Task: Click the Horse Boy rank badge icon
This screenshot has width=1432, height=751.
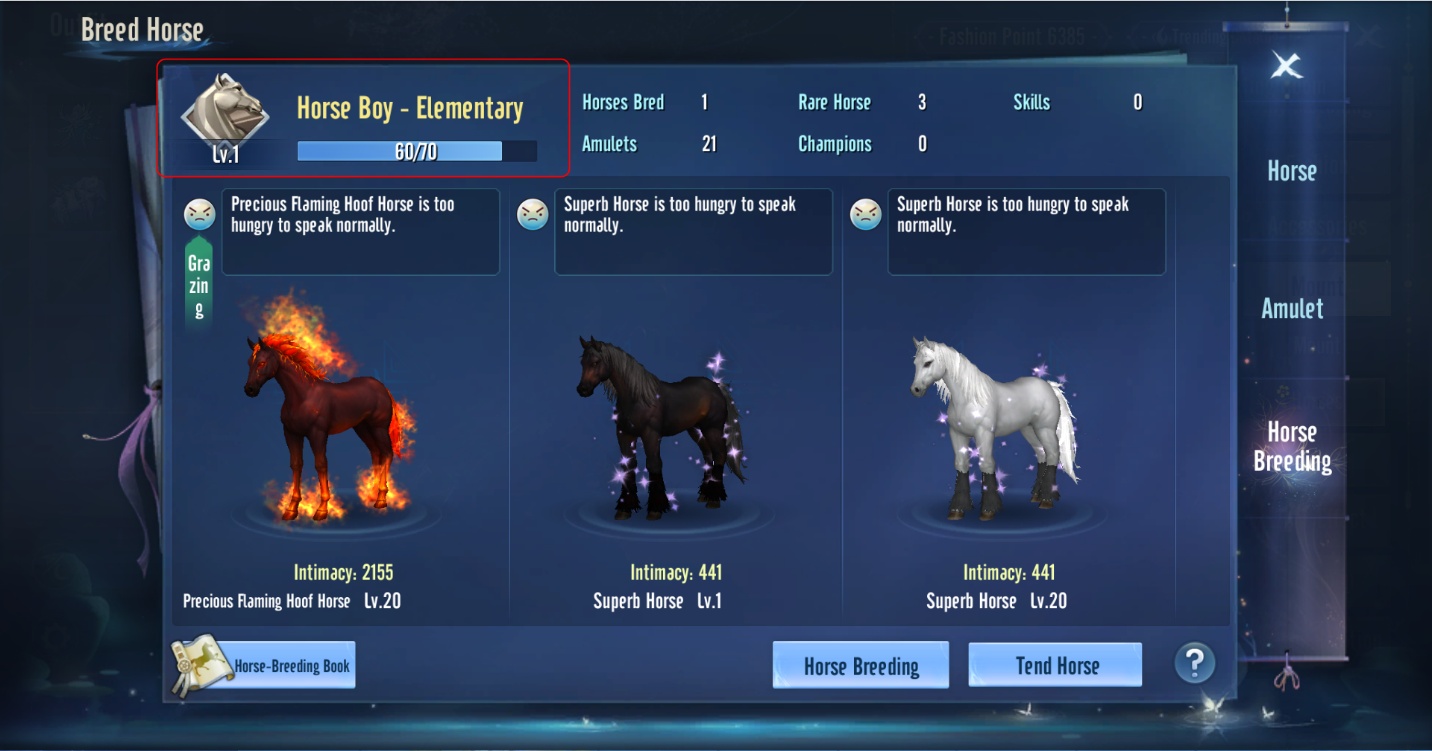Action: (225, 112)
